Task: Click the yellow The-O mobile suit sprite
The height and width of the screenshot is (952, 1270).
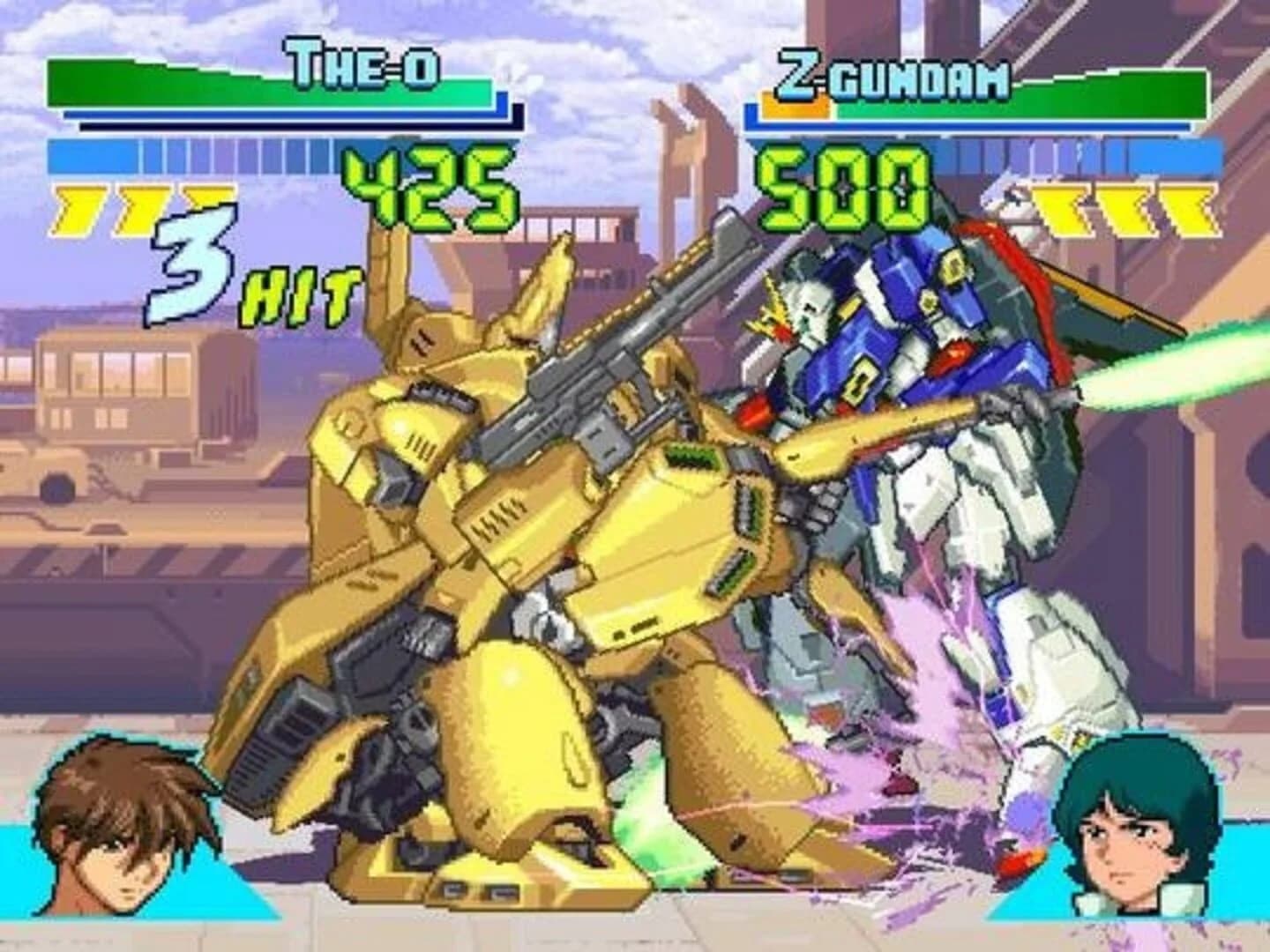Action: point(547,573)
